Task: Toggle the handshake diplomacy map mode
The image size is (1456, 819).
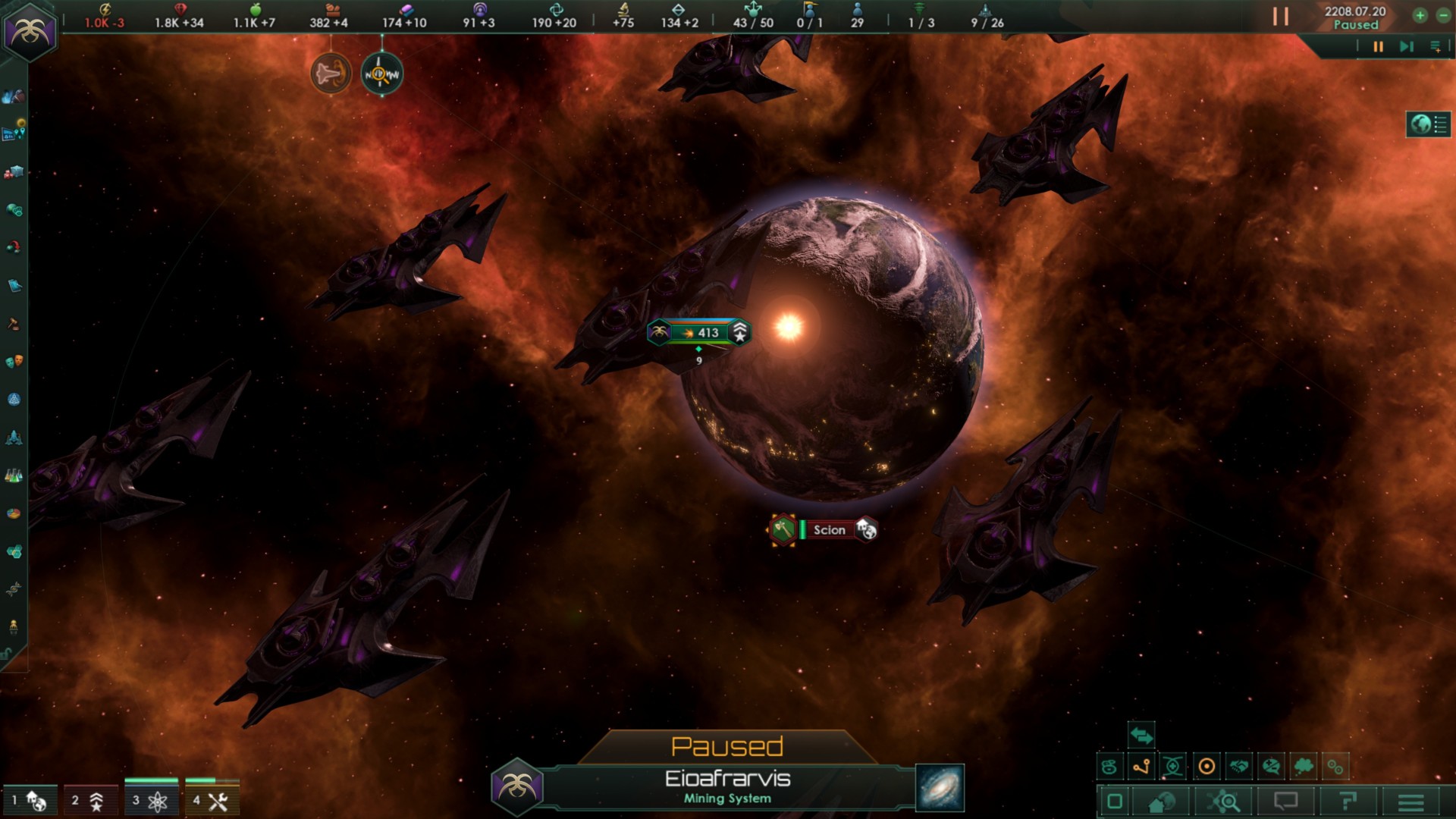Action: 1239,767
